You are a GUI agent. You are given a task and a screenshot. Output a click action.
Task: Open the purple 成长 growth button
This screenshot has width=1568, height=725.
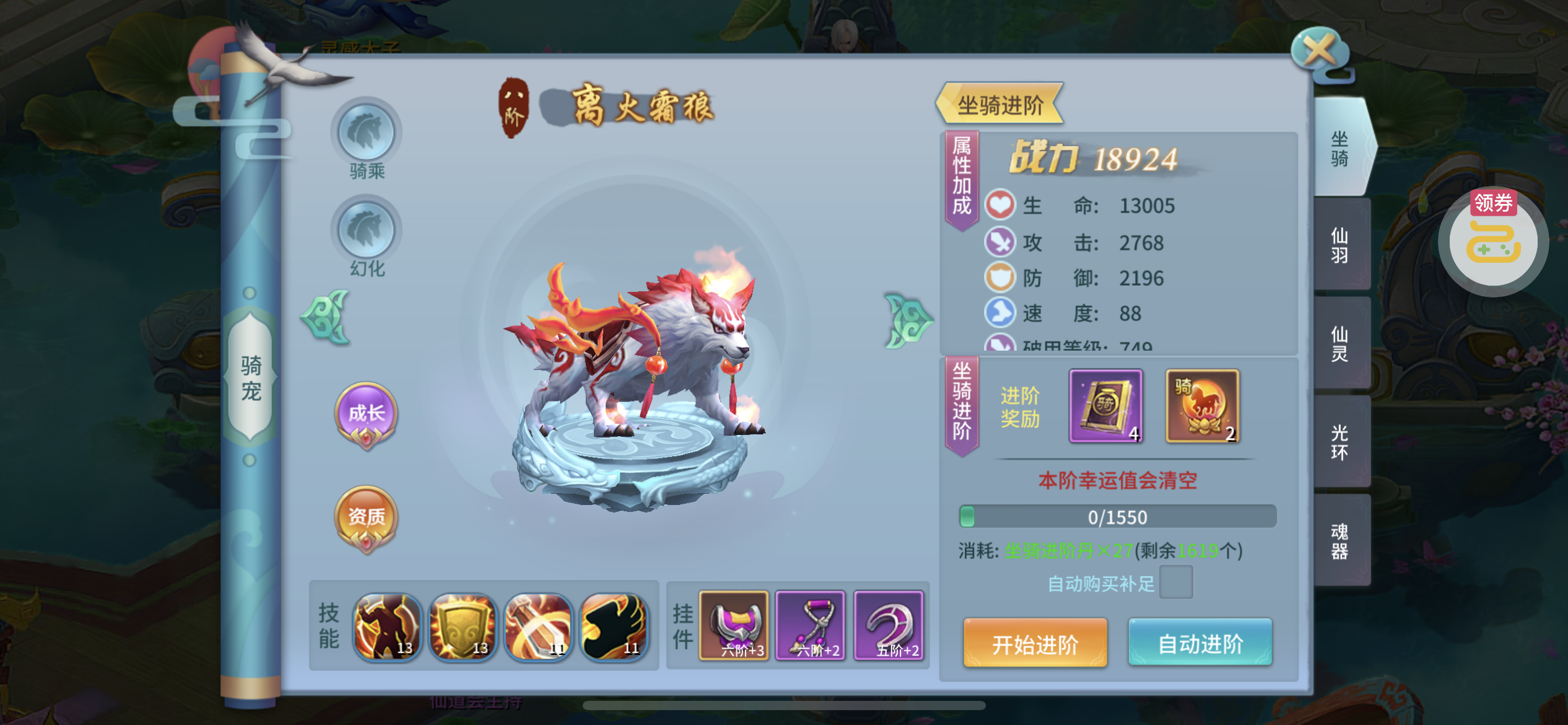pos(366,414)
